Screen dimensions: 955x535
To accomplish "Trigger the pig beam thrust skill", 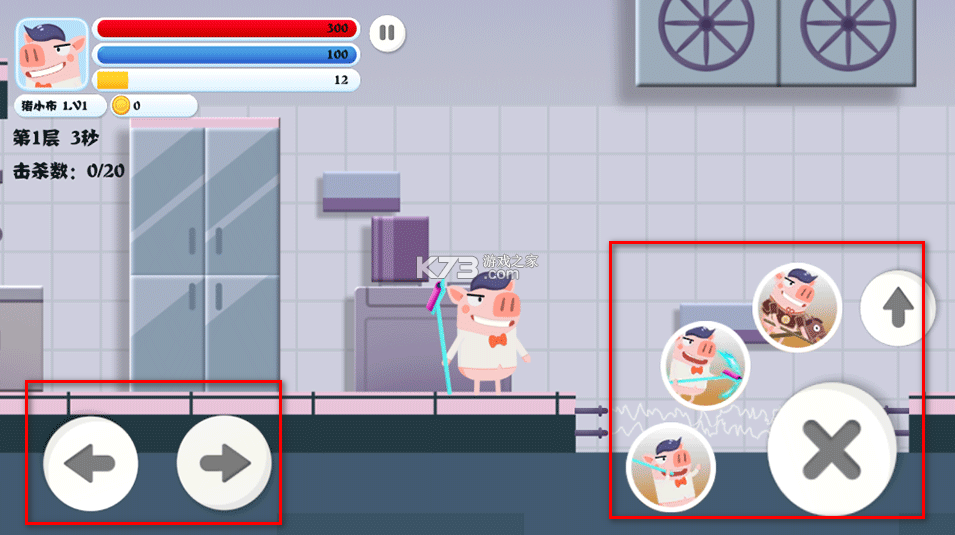I will [x=670, y=466].
